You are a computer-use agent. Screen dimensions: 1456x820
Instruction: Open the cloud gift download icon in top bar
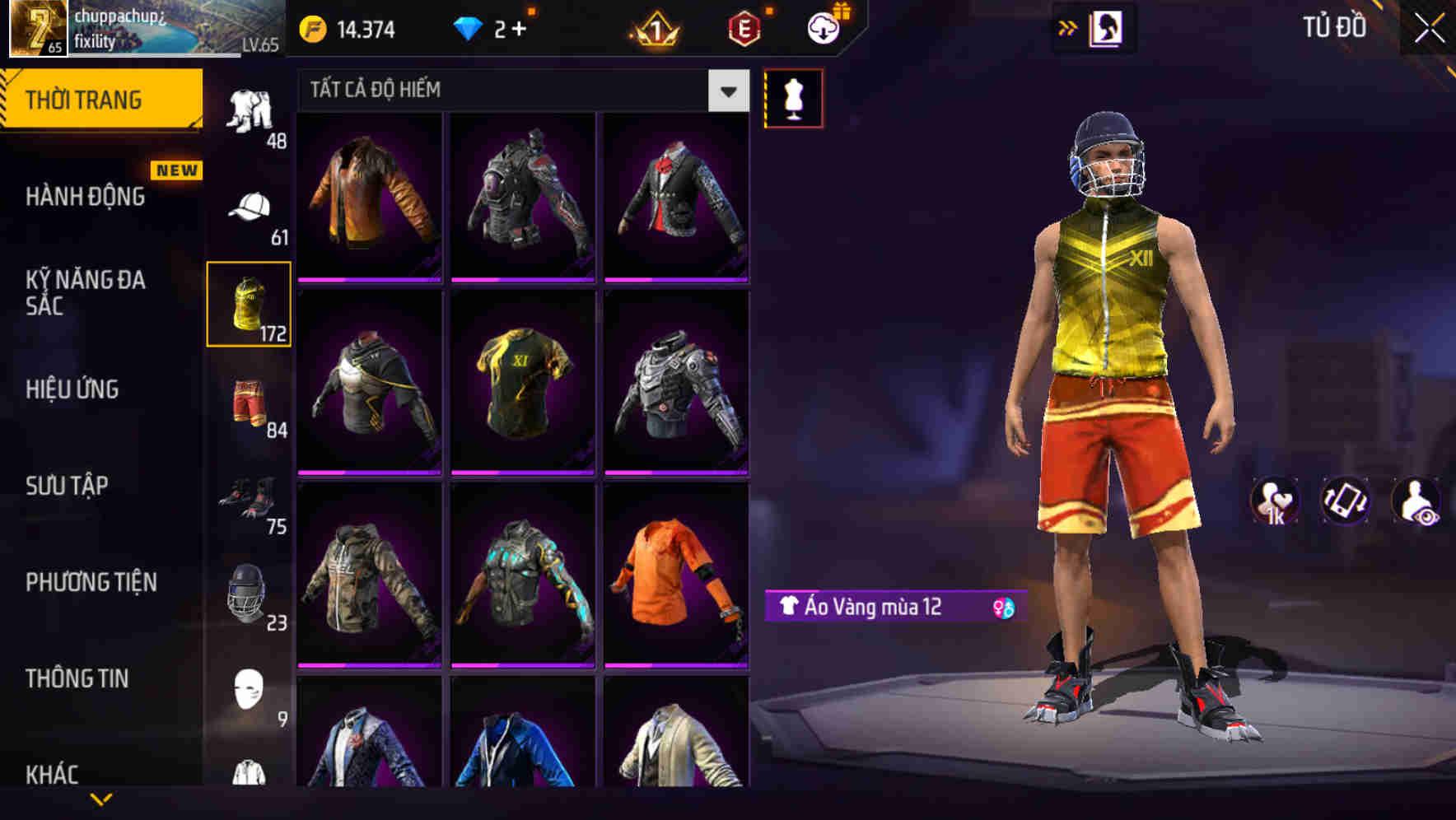[823, 27]
